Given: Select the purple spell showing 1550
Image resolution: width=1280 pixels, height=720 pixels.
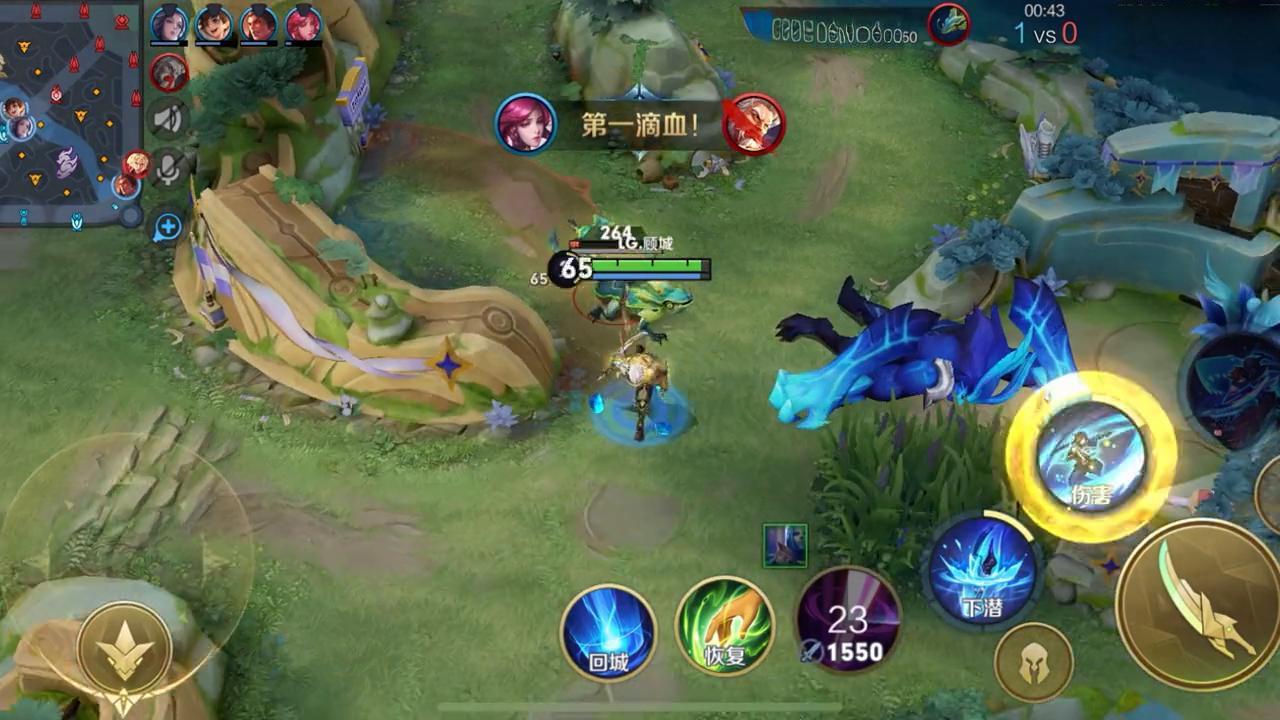Looking at the screenshot, I should tap(848, 621).
